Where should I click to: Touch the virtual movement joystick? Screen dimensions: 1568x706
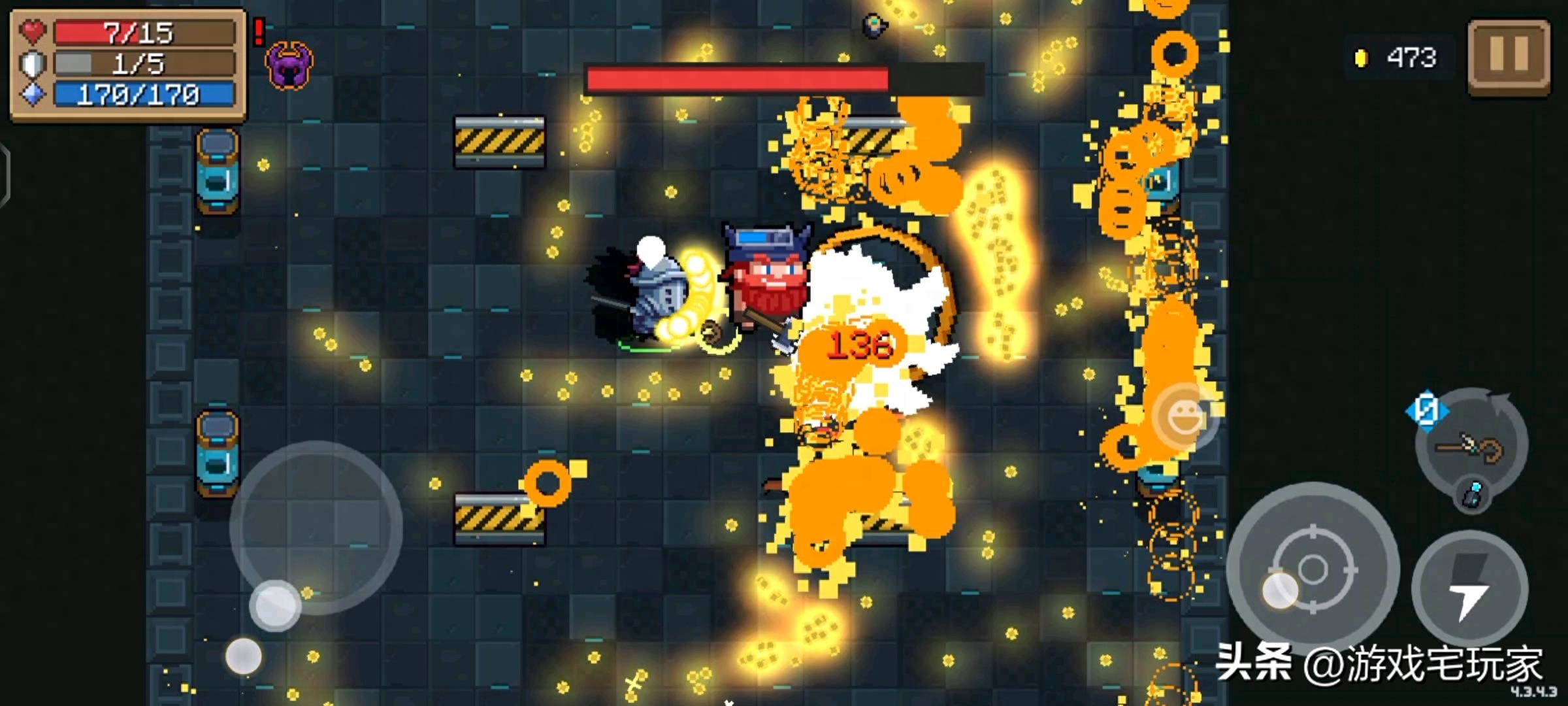click(x=316, y=528)
